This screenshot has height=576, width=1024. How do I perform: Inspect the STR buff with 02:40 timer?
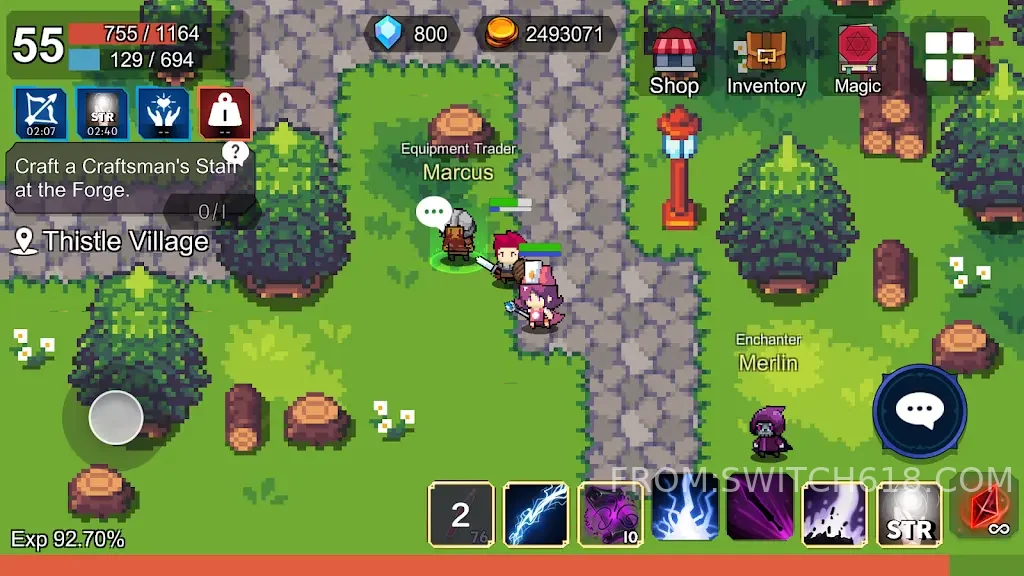click(102, 113)
